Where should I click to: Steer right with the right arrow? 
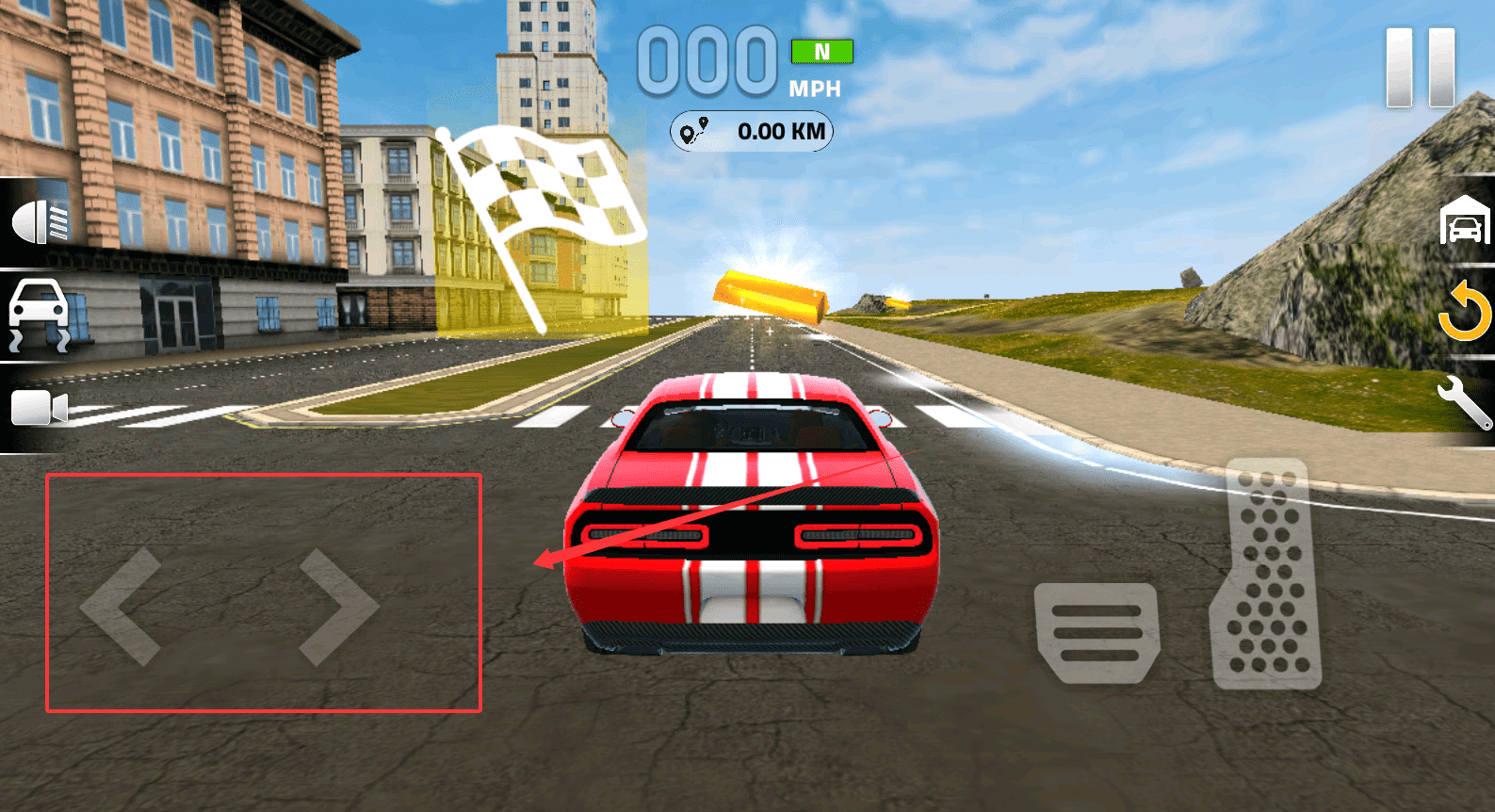tap(339, 608)
